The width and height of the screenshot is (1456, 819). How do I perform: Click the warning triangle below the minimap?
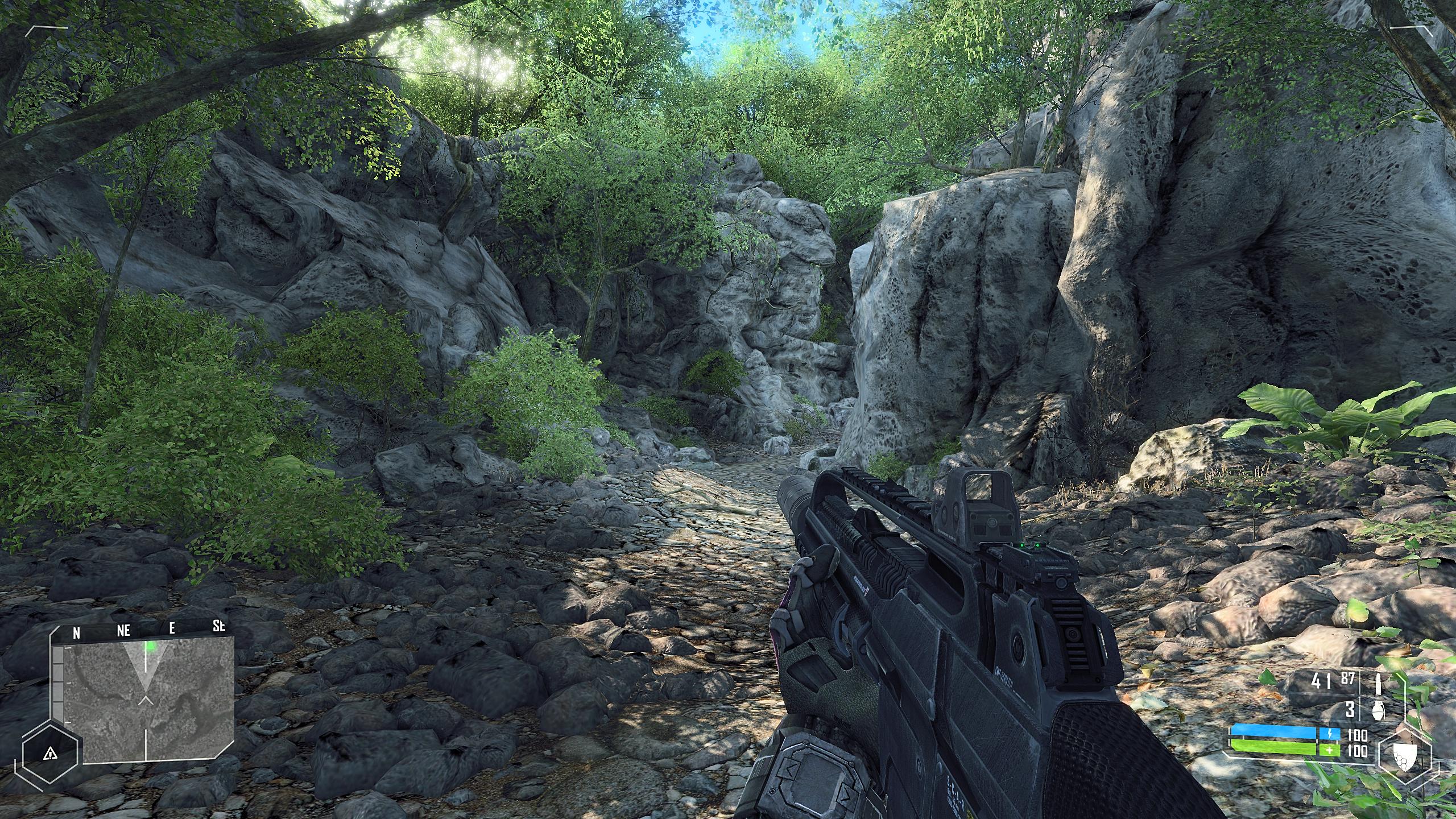(x=51, y=754)
